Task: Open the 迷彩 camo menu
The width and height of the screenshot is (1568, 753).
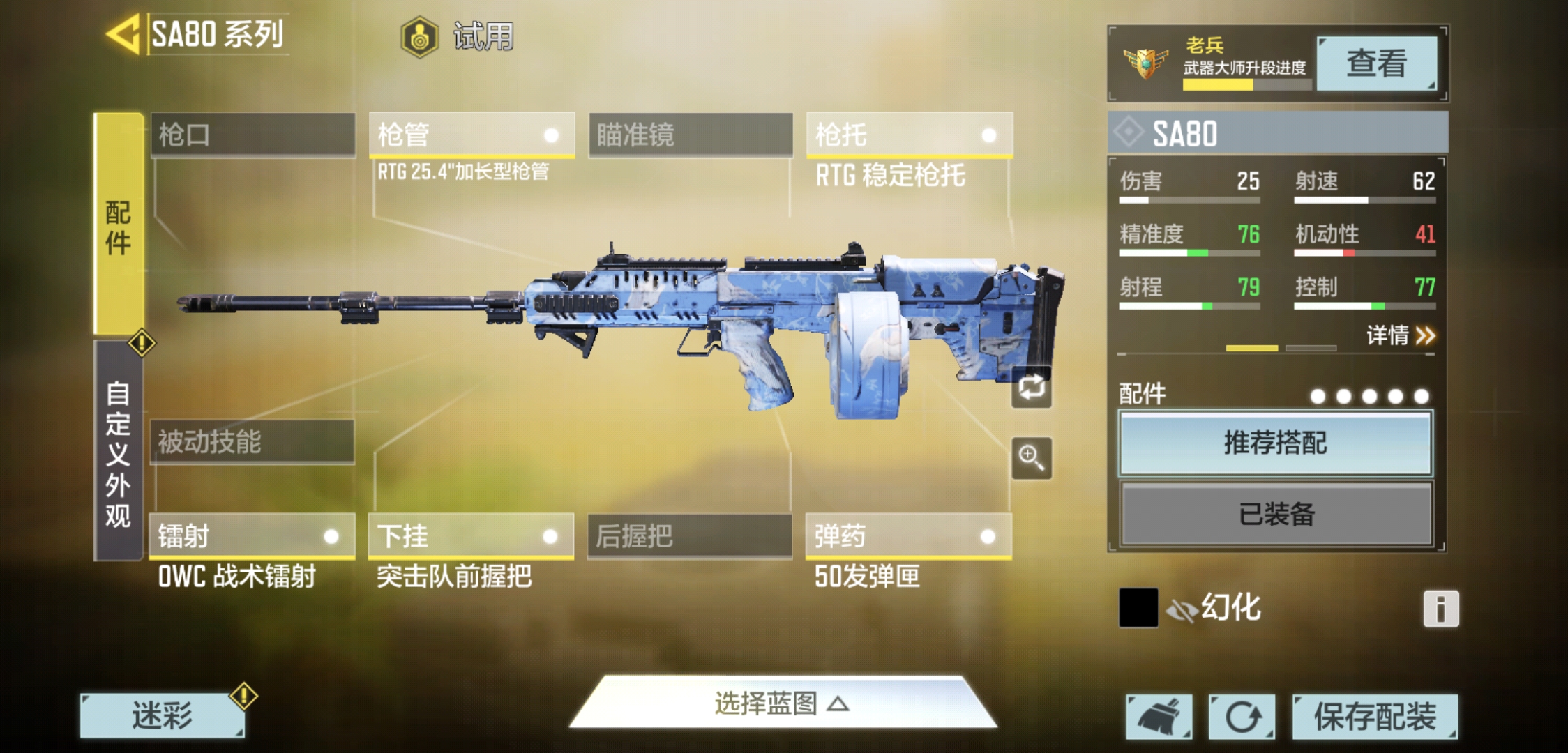Action: pos(162,716)
